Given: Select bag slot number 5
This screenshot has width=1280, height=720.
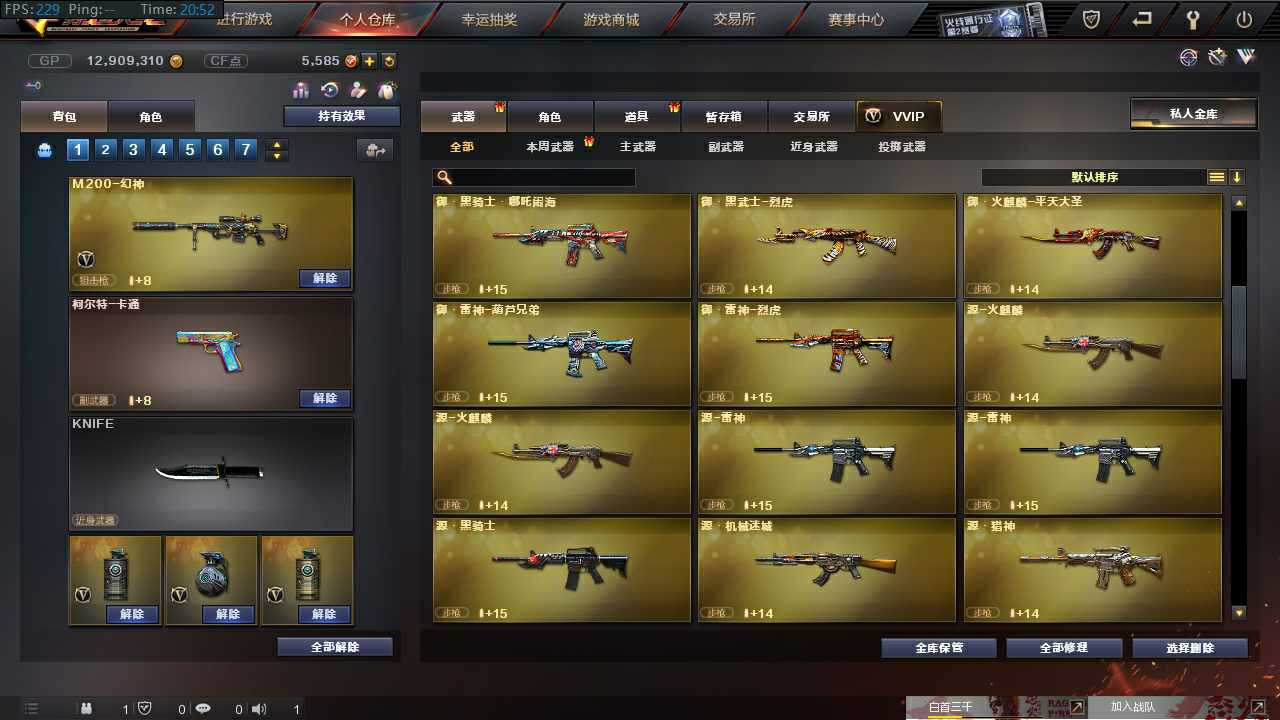Looking at the screenshot, I should pos(190,149).
